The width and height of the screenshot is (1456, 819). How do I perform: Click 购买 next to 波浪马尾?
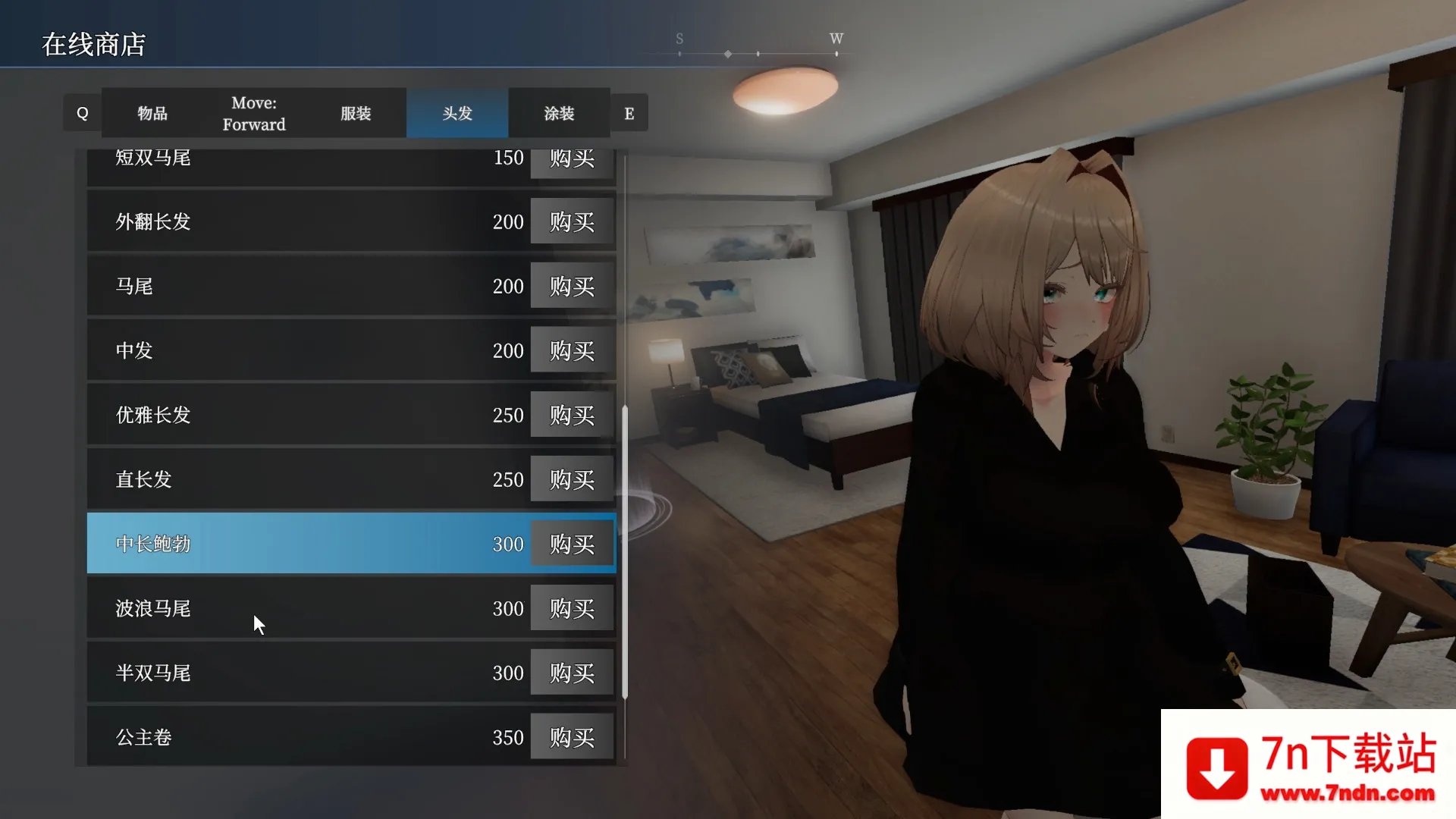point(572,608)
